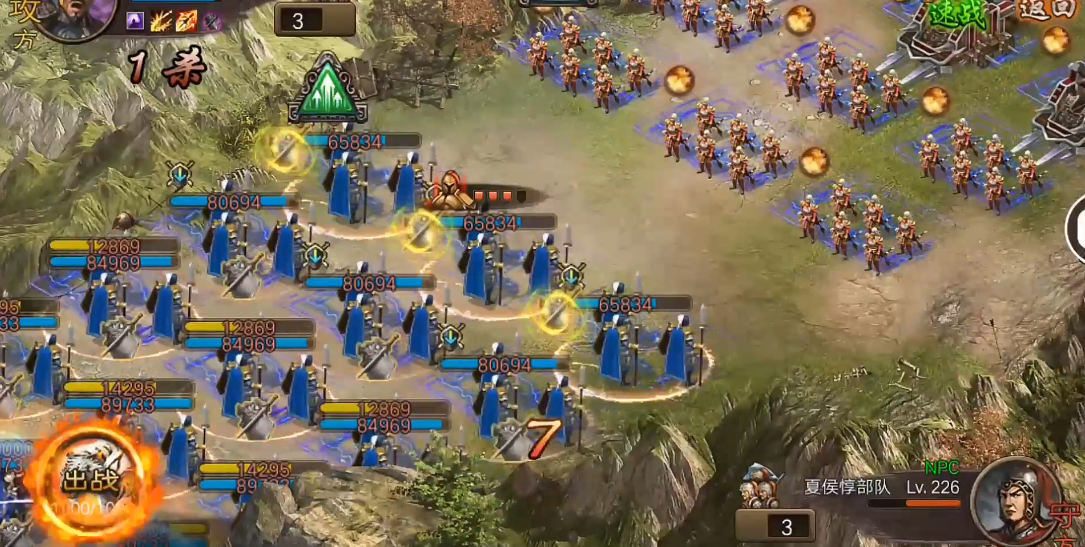
Task: Activate the green 速战 quick battle button
Action: pos(957,14)
